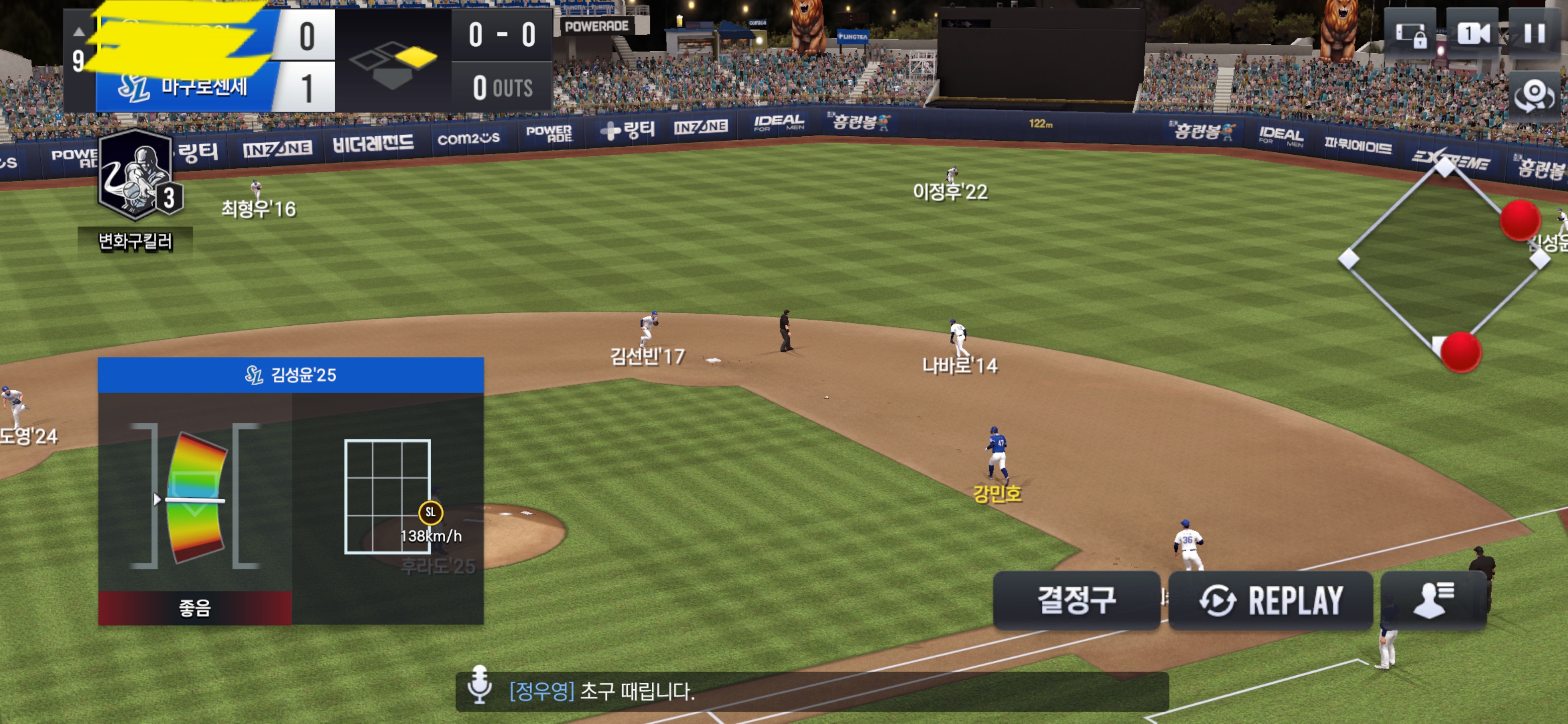Pause the game with the pause button
The width and height of the screenshot is (1568, 724).
coord(1534,34)
